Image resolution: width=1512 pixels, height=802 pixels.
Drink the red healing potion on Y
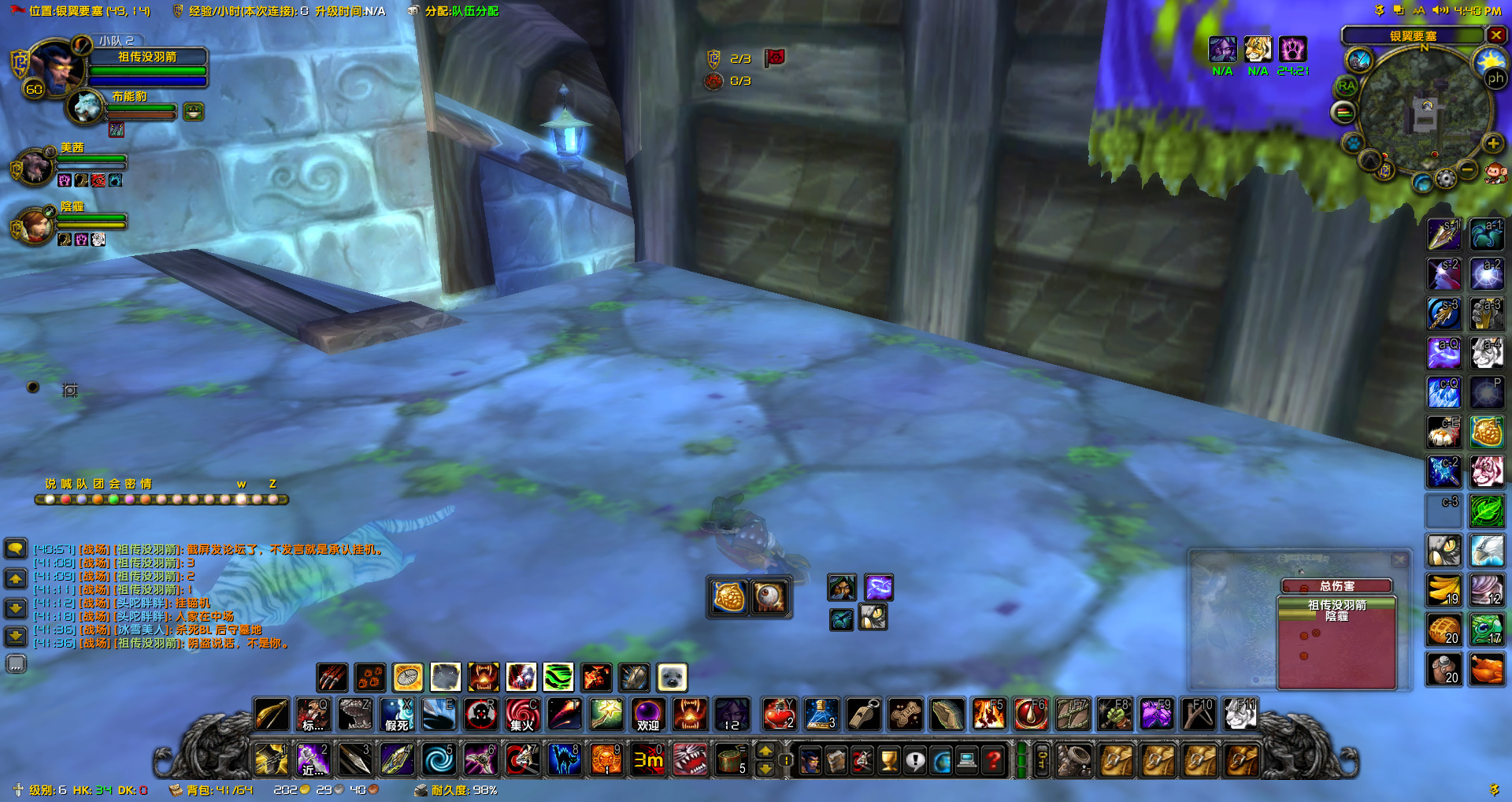pyautogui.click(x=779, y=715)
